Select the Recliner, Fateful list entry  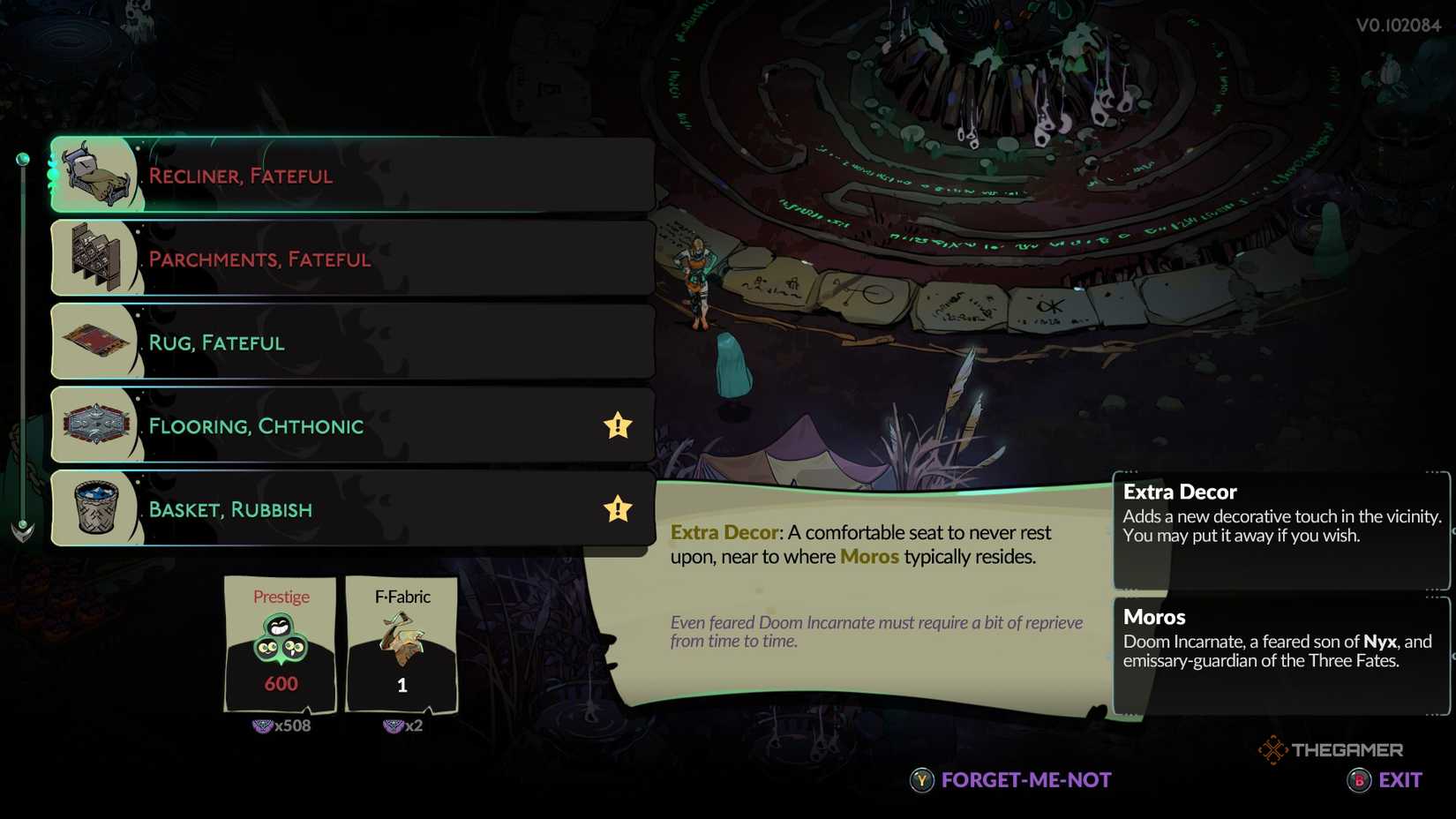(353, 176)
